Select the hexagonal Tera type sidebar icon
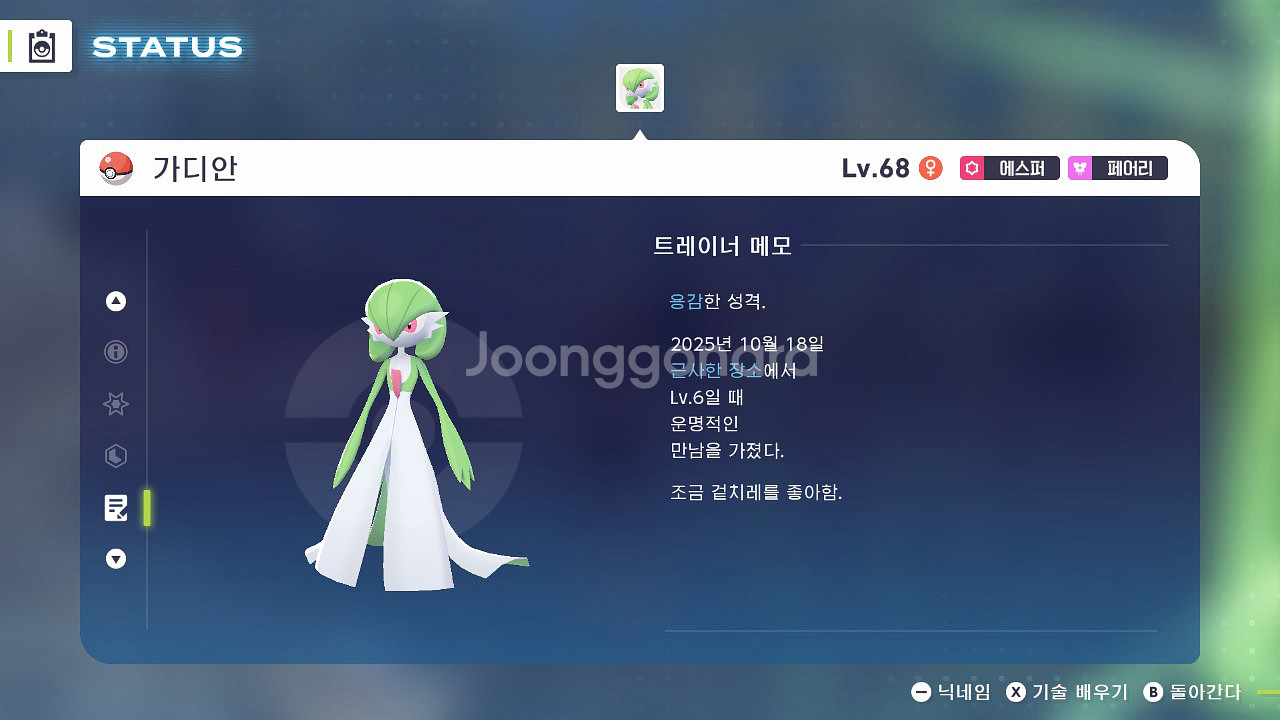This screenshot has width=1280, height=720. pos(115,456)
